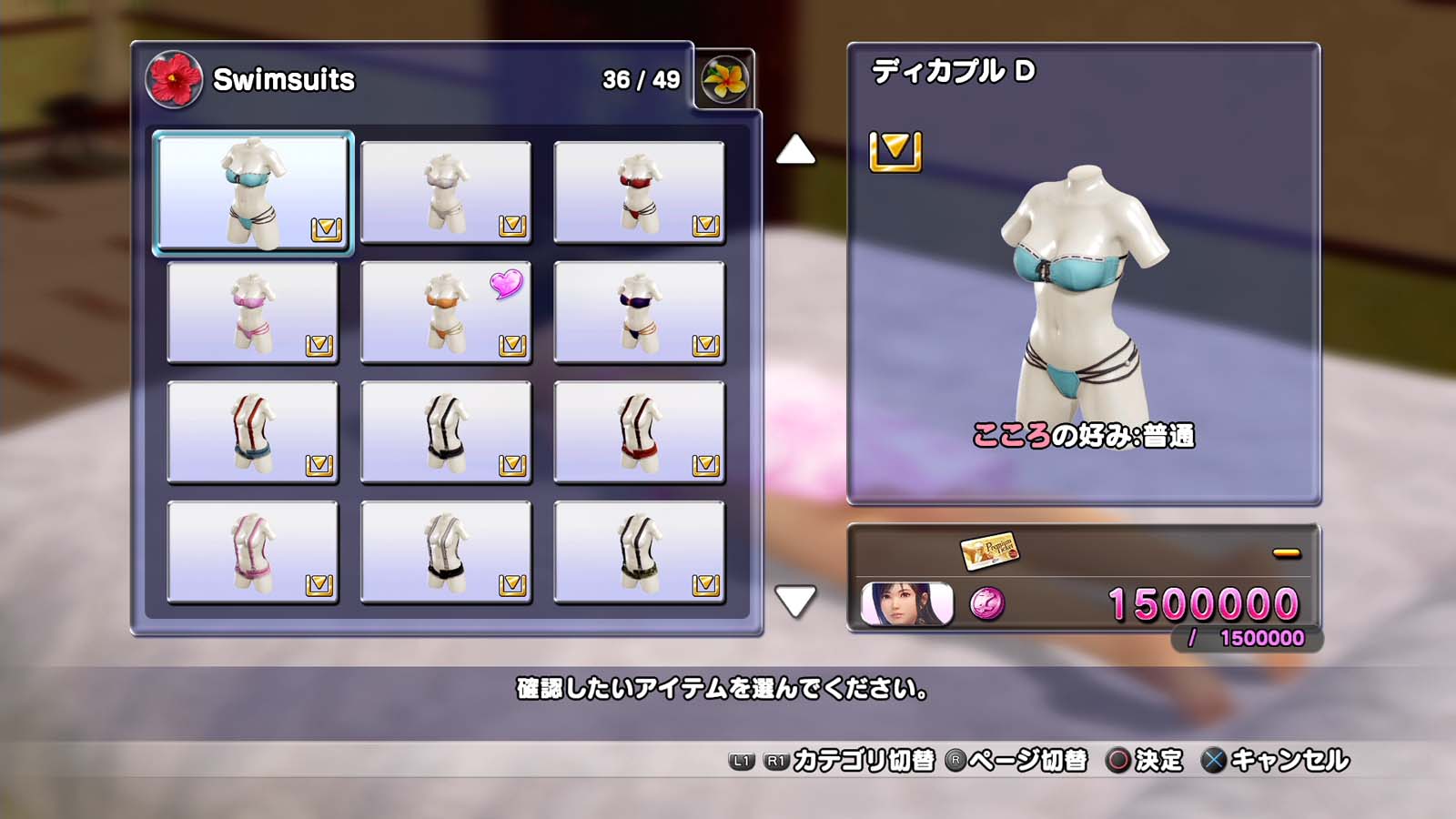Choose the white bandeau bikini tile
Viewport: 1456px width, 819px height.
(446, 192)
